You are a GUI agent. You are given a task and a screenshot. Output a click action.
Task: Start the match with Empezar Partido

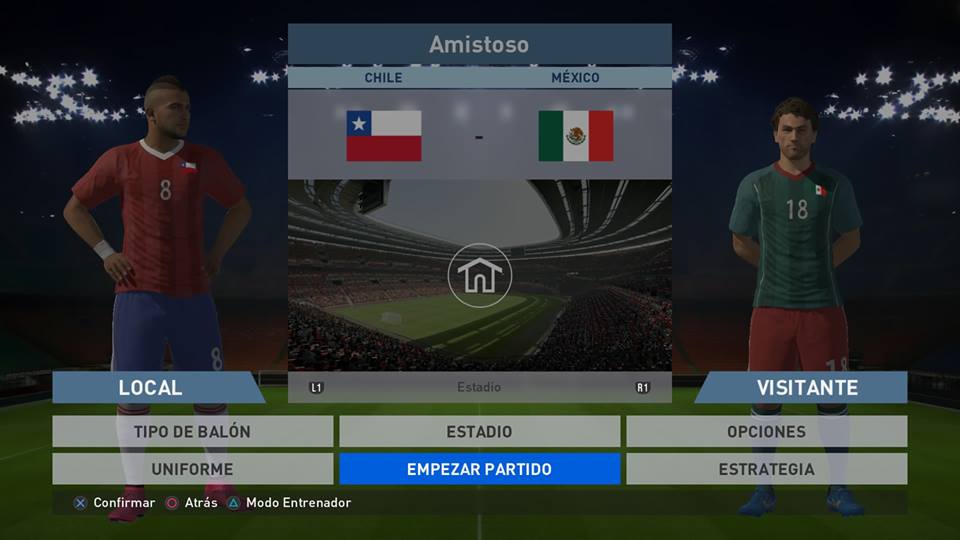pyautogui.click(x=479, y=469)
